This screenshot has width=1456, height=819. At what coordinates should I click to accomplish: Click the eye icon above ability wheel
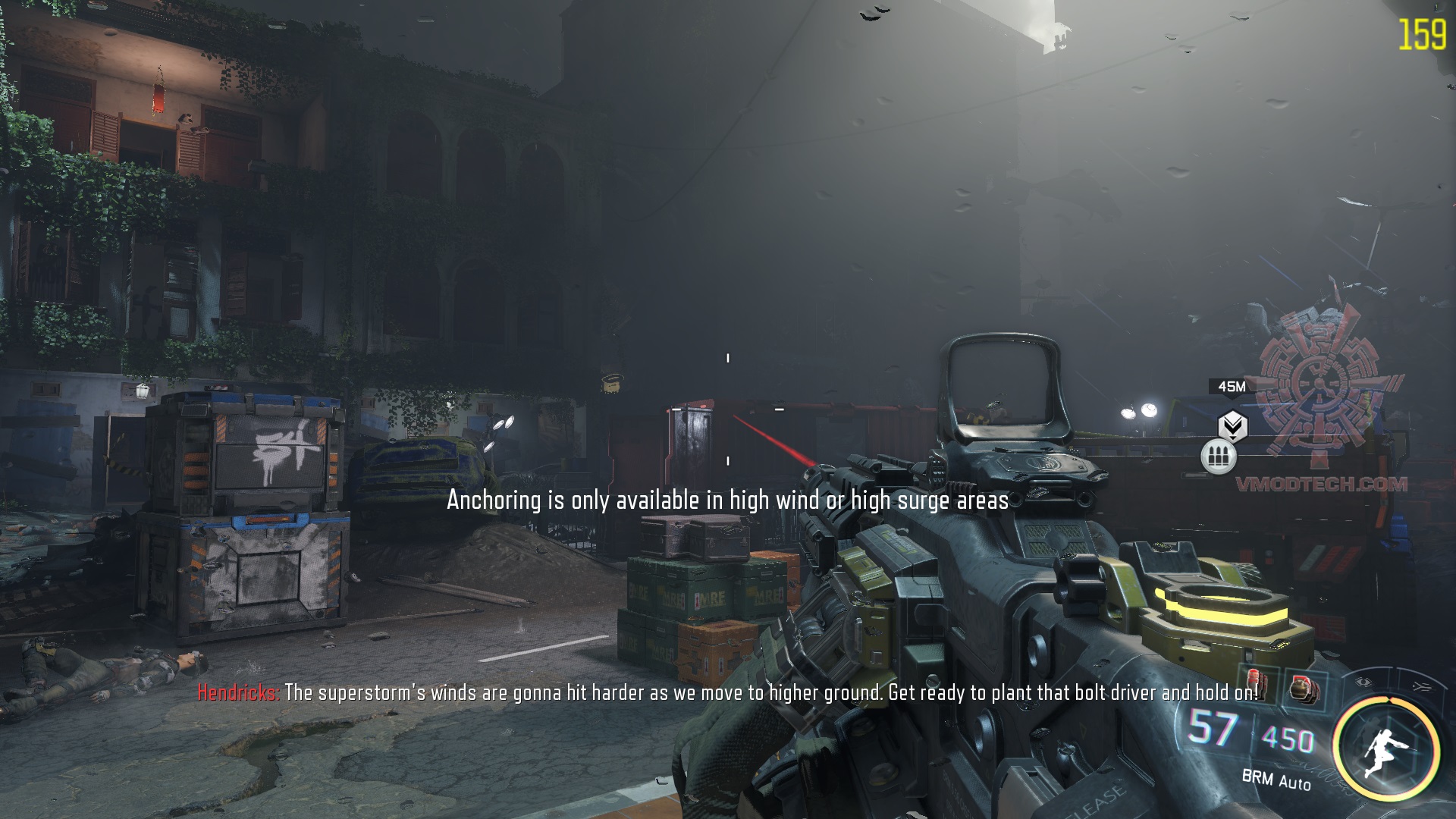point(1364,682)
